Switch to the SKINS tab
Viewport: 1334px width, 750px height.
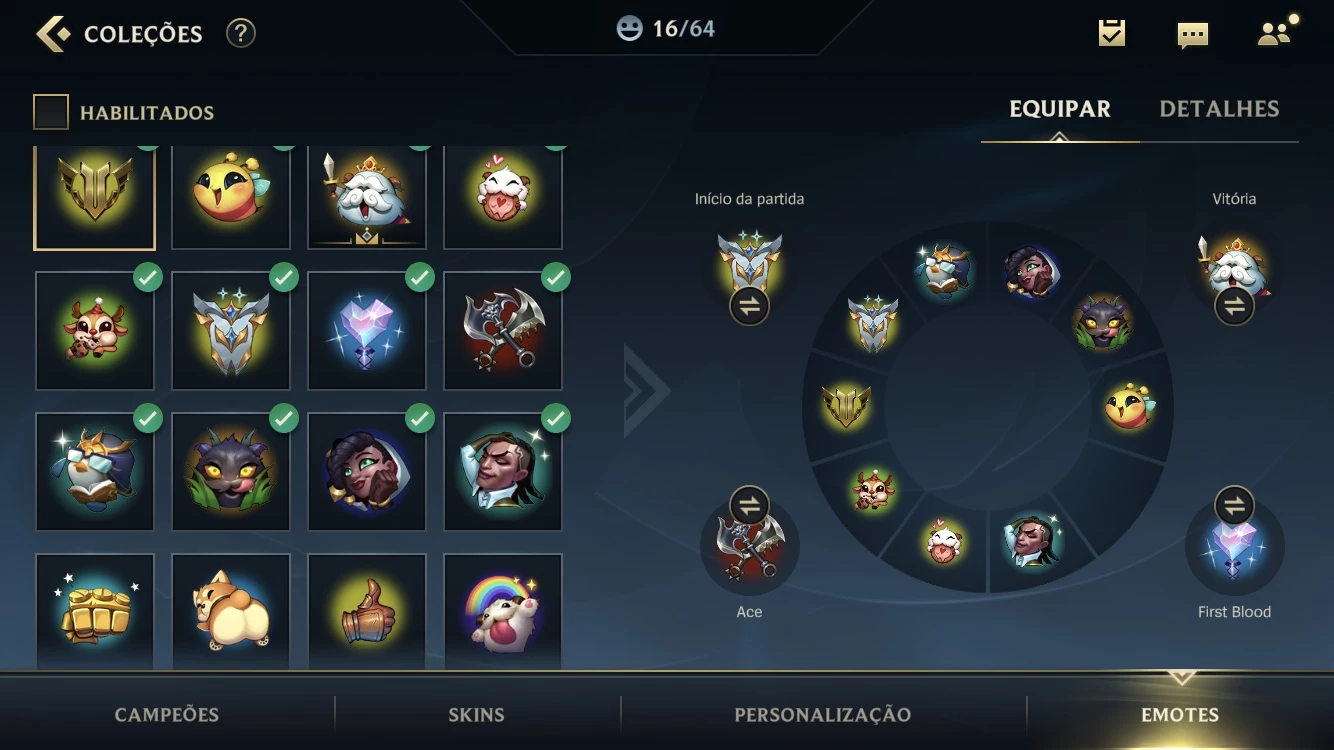pos(476,714)
